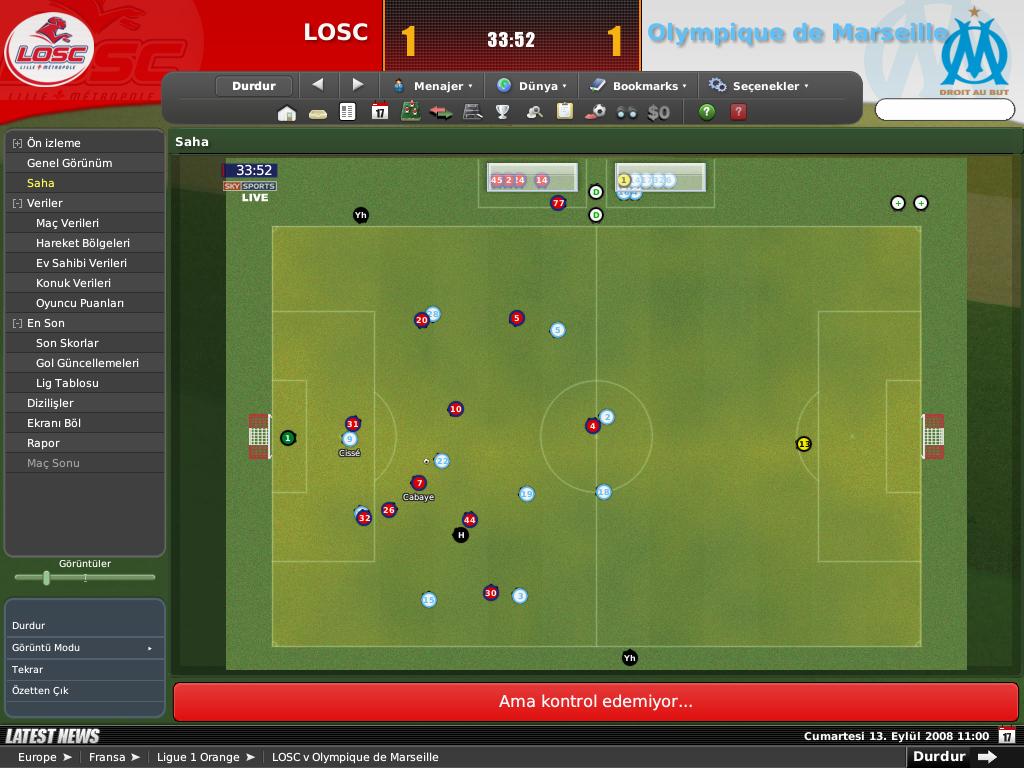Open the Seçenekler options menu

pos(758,86)
